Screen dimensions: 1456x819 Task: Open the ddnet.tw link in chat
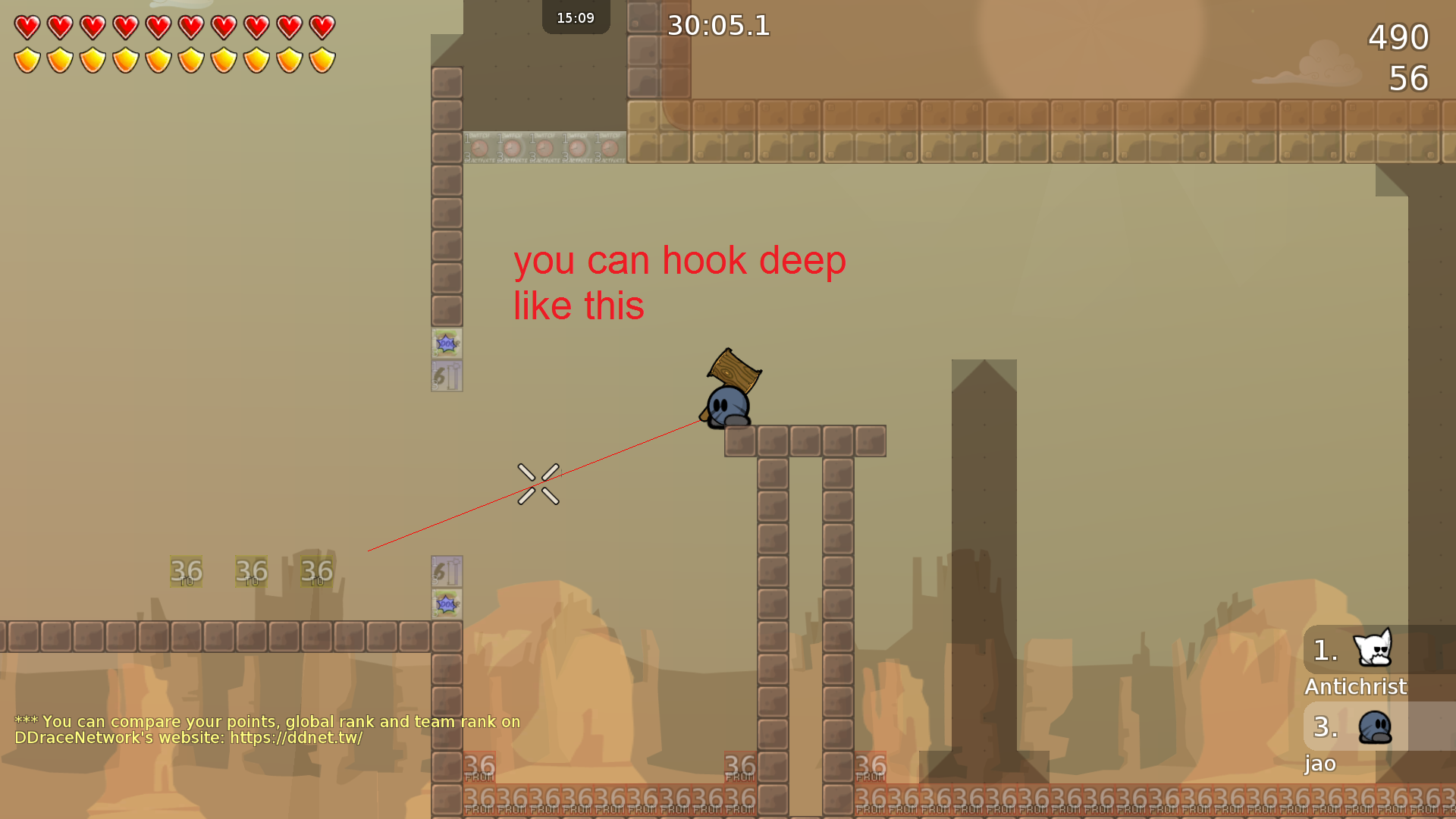point(296,738)
